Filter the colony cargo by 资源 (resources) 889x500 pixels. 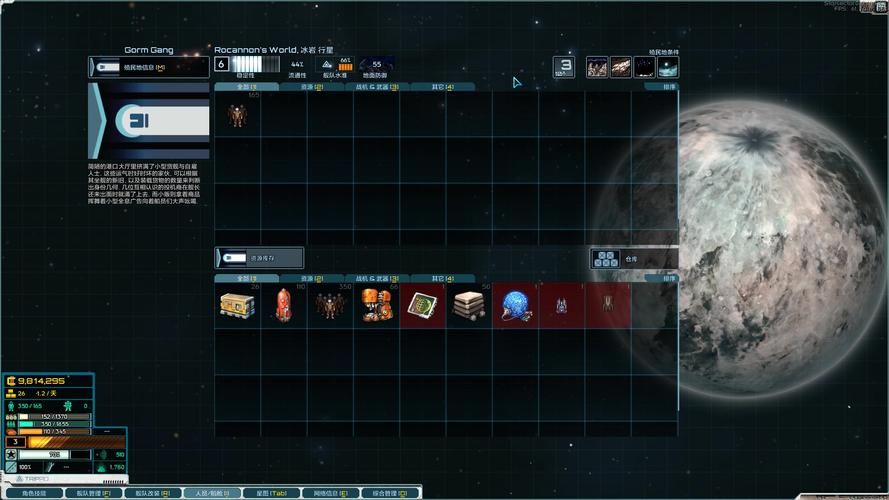pos(306,87)
